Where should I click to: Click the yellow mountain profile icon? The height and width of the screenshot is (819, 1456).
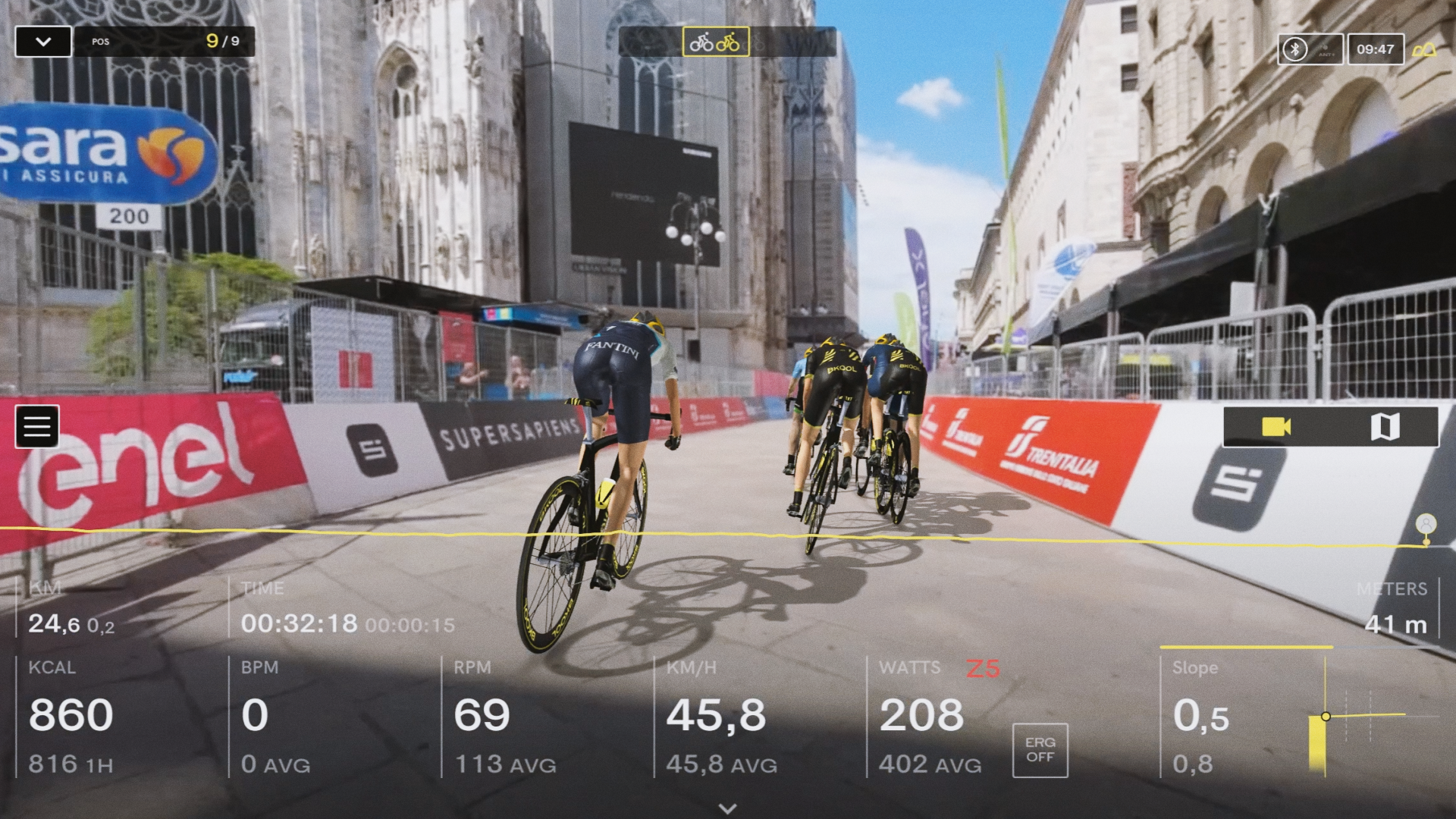[x=1424, y=50]
